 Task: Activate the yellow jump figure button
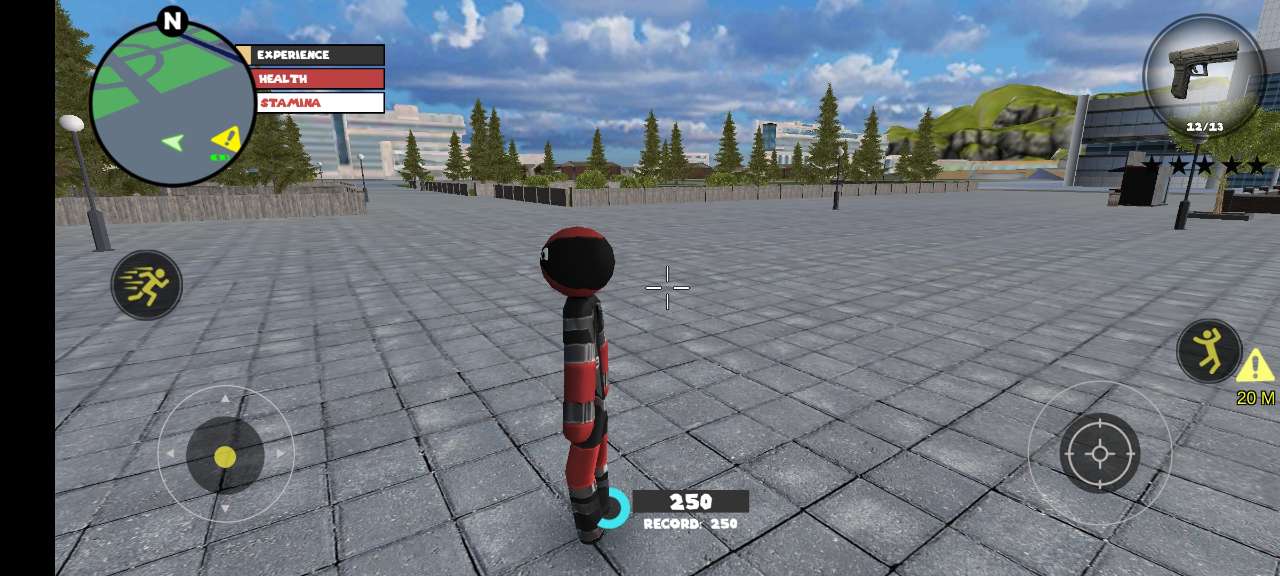click(1209, 351)
